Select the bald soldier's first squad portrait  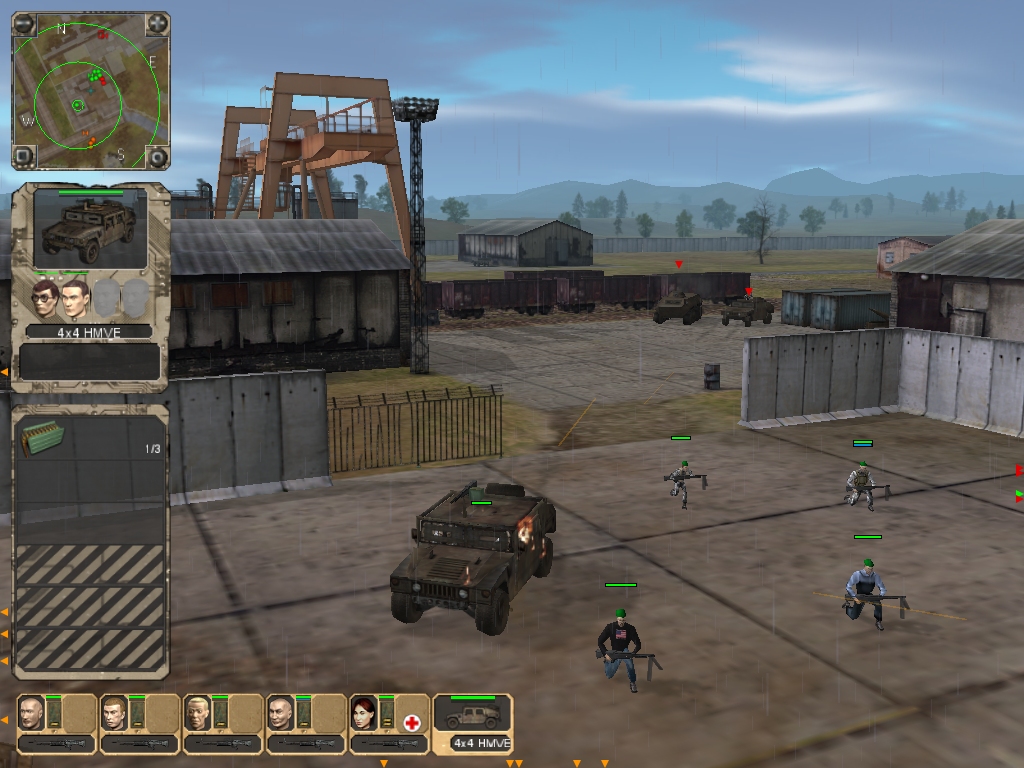pos(32,713)
